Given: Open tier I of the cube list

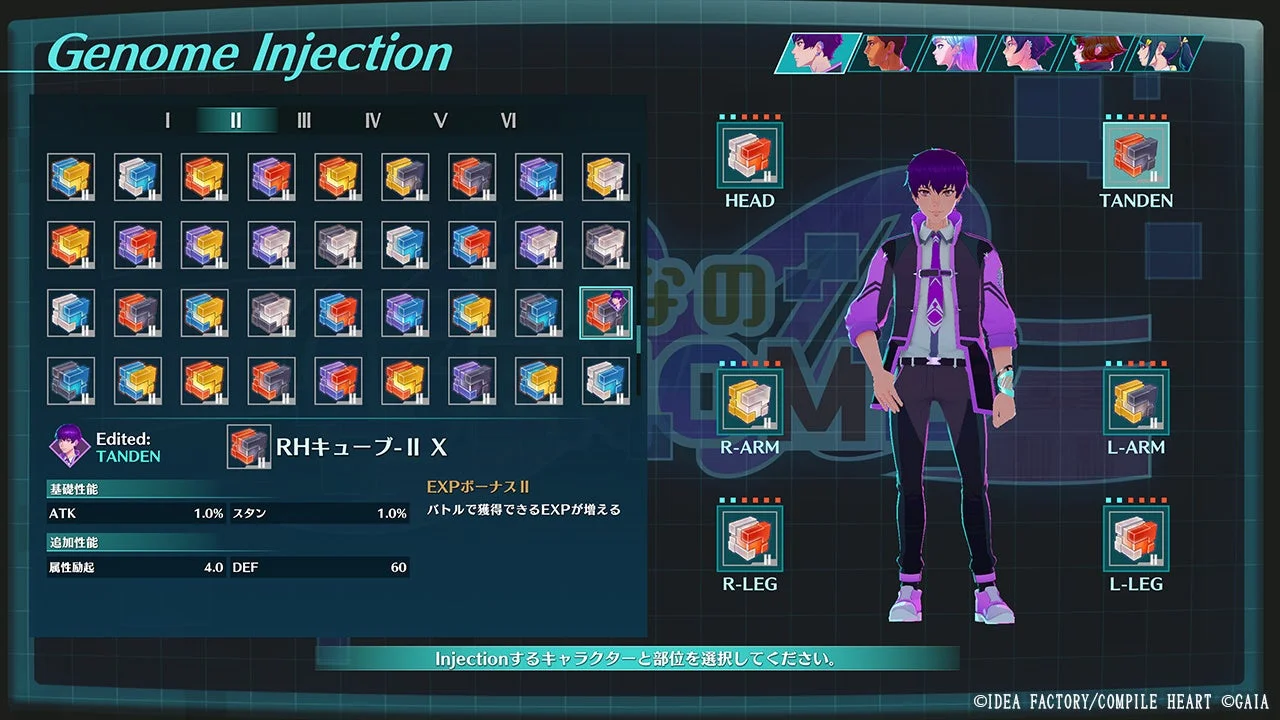Looking at the screenshot, I should [166, 120].
